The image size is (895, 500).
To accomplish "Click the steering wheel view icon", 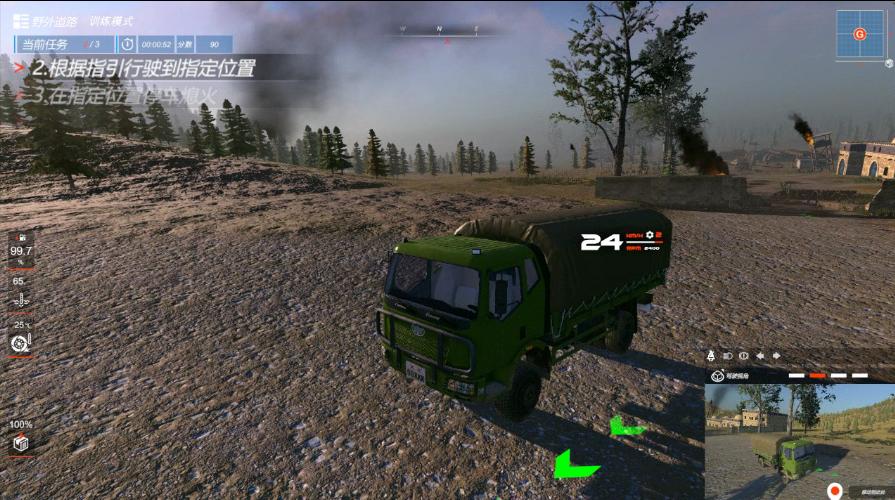I will click(x=717, y=375).
